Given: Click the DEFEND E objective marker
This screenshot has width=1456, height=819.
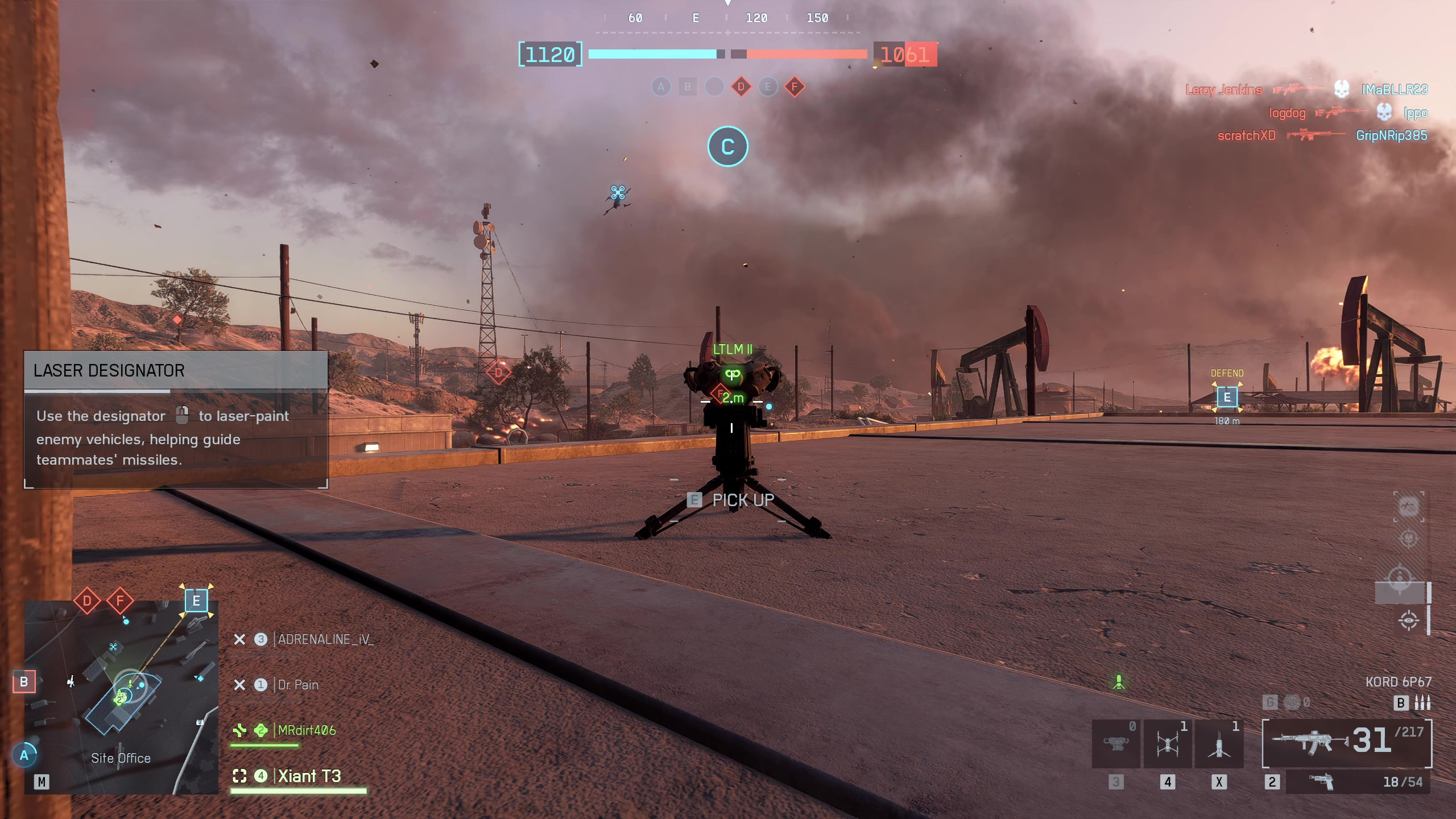Looking at the screenshot, I should coord(1227,397).
